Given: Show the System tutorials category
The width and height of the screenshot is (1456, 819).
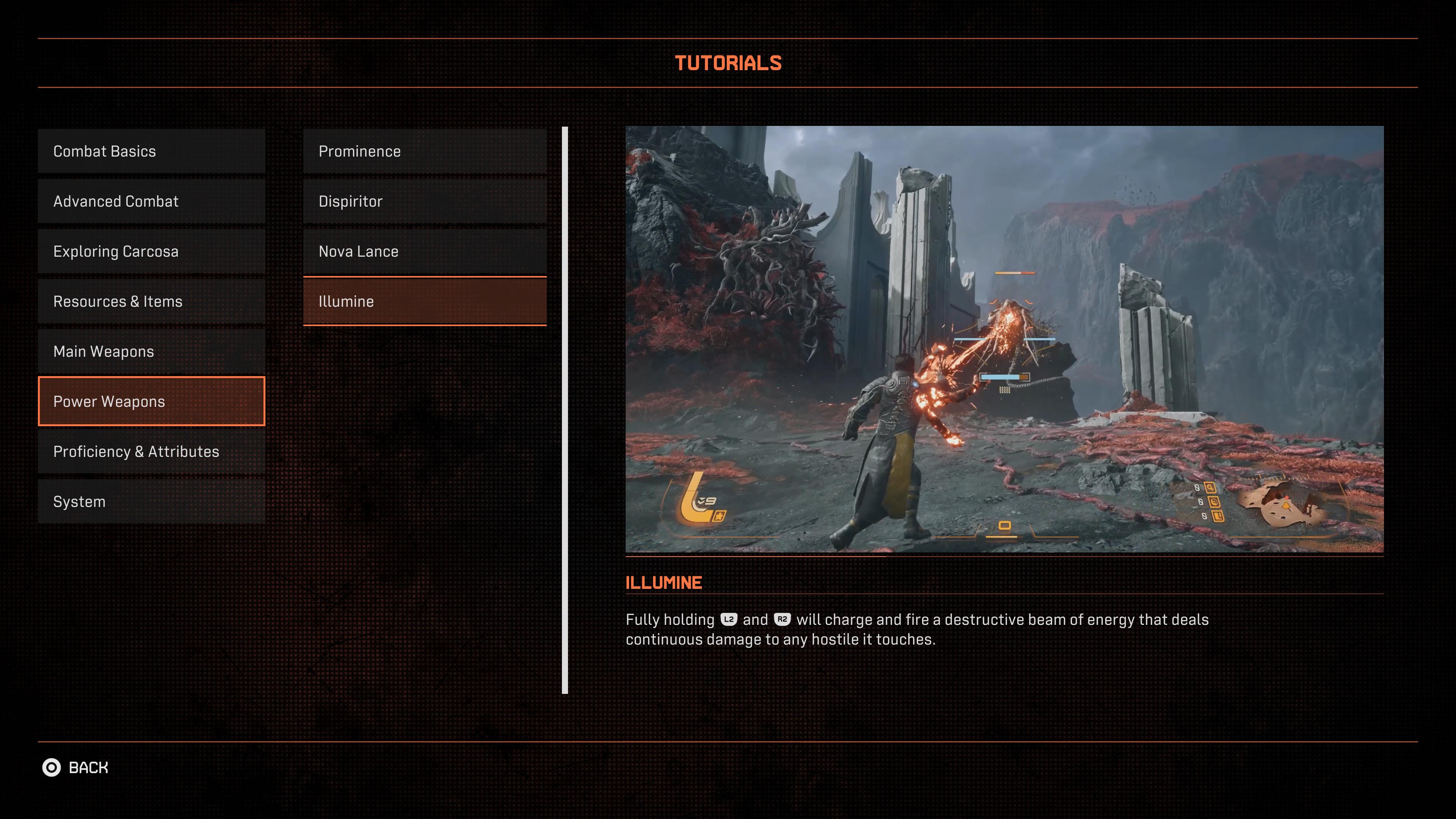Looking at the screenshot, I should (x=151, y=501).
